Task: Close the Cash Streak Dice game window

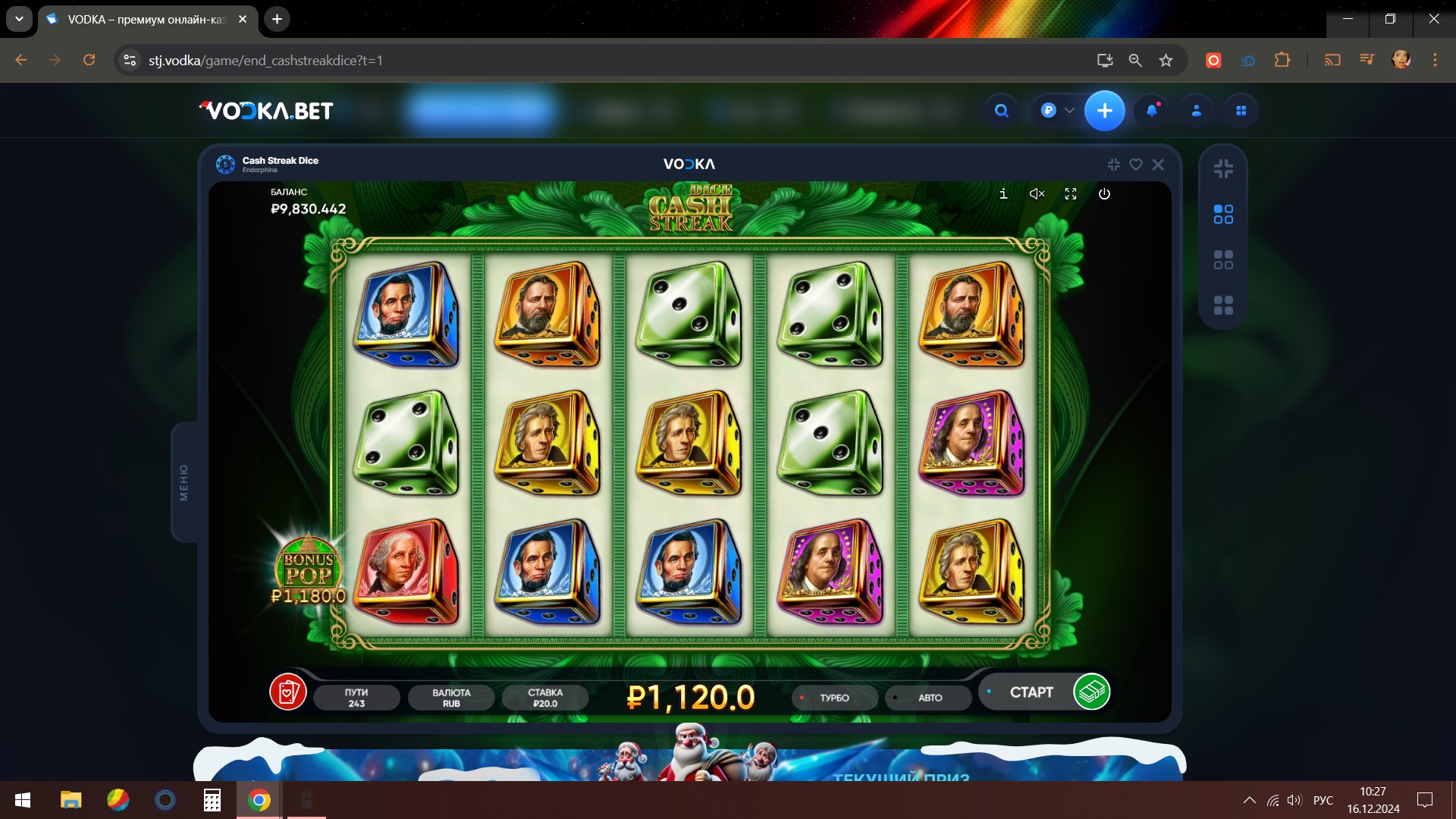Action: point(1158,165)
